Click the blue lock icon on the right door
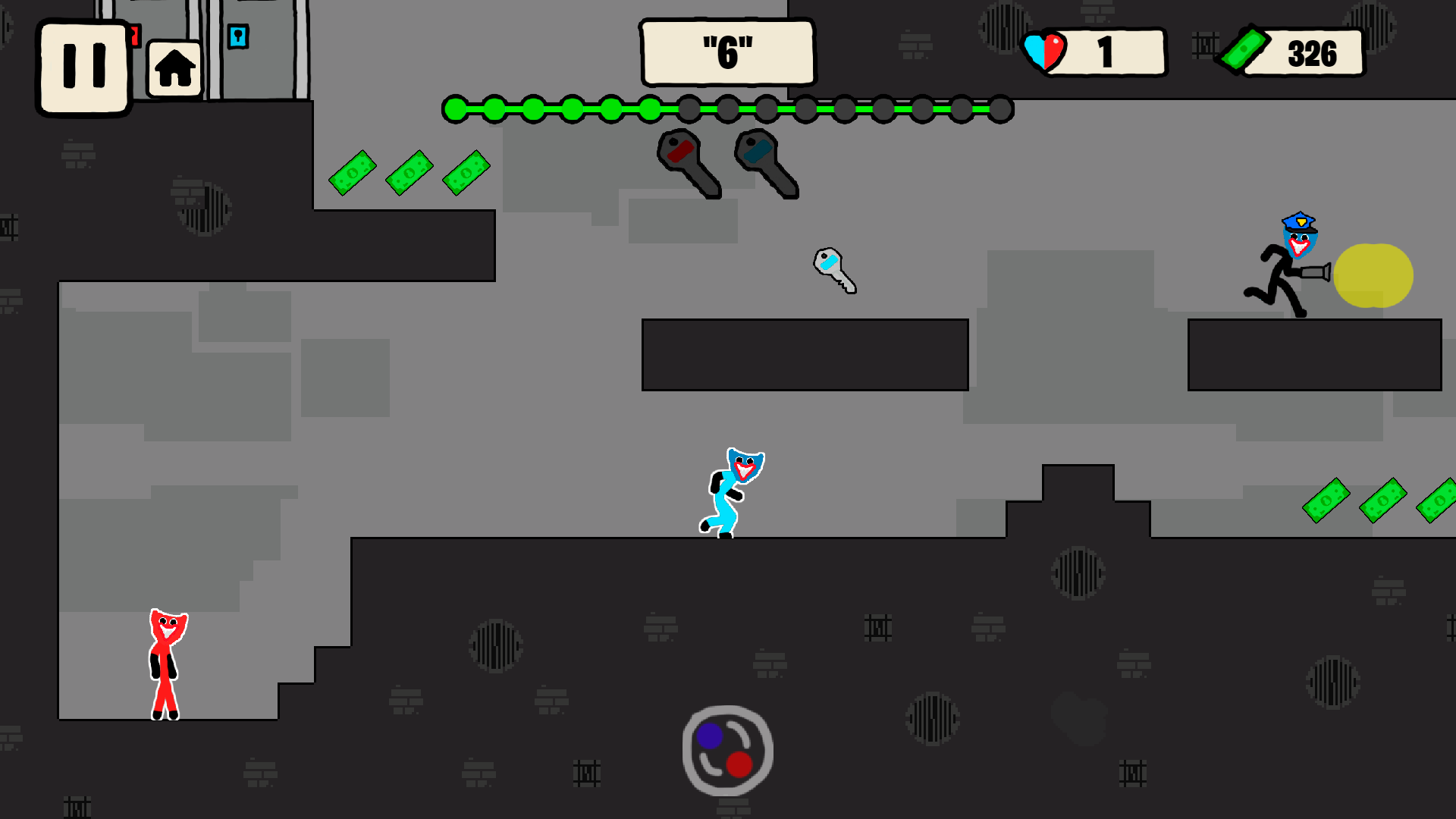This screenshot has height=819, width=1456. [x=238, y=36]
